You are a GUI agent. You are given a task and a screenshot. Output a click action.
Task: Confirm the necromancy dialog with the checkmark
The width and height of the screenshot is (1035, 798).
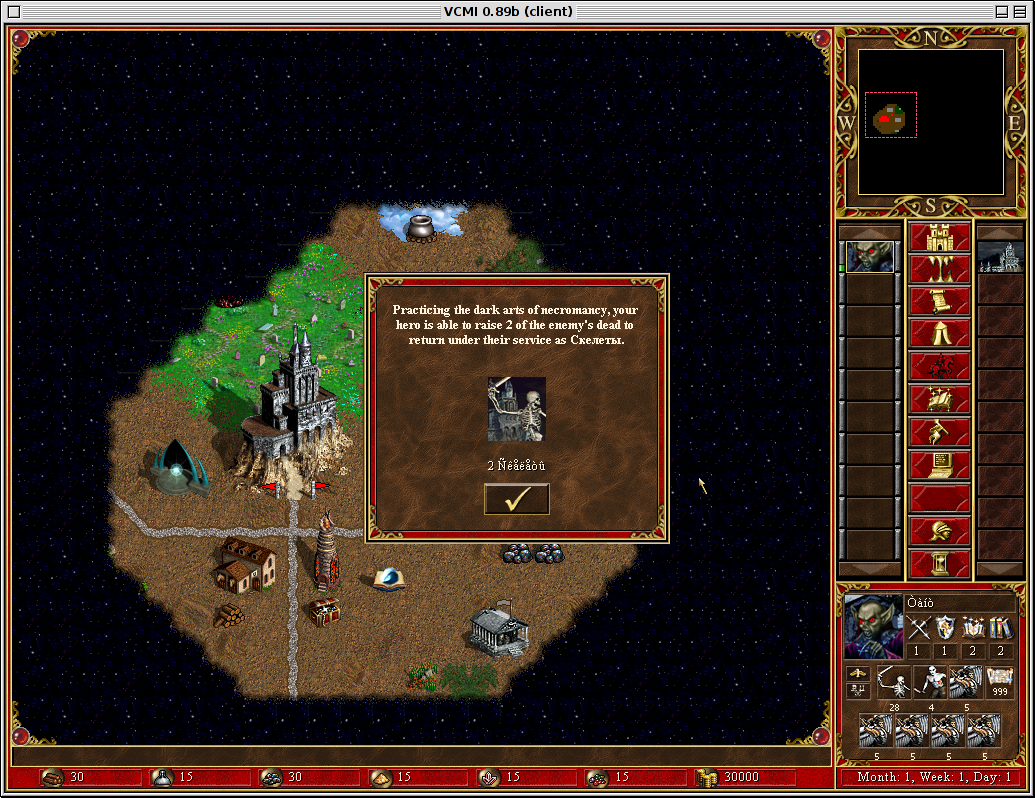point(516,499)
